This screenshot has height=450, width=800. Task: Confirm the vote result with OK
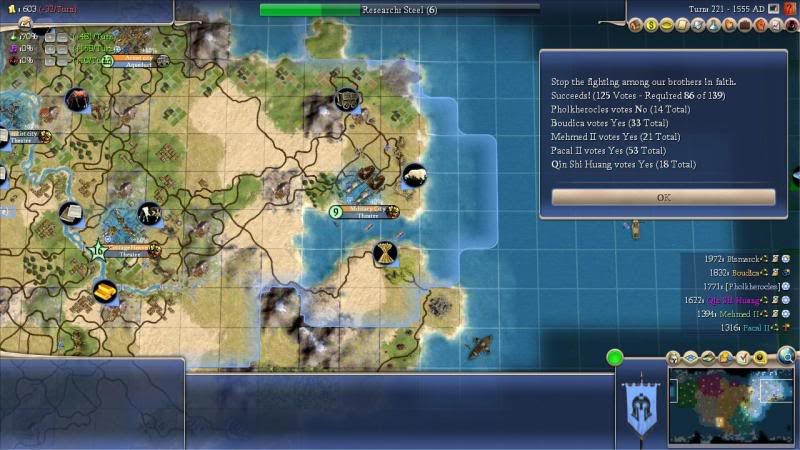[x=663, y=197]
